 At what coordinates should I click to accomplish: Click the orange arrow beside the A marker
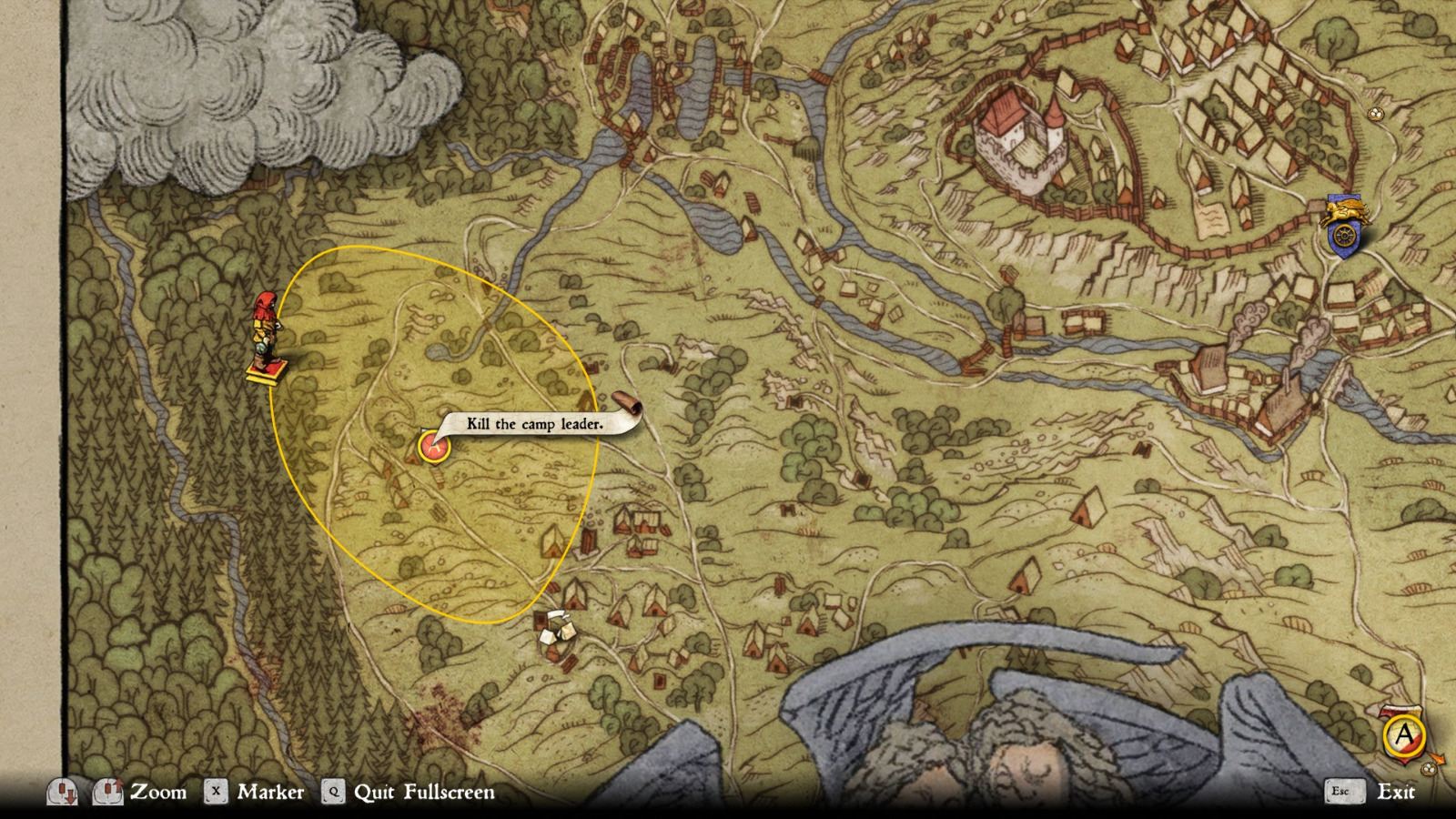pyautogui.click(x=1436, y=757)
